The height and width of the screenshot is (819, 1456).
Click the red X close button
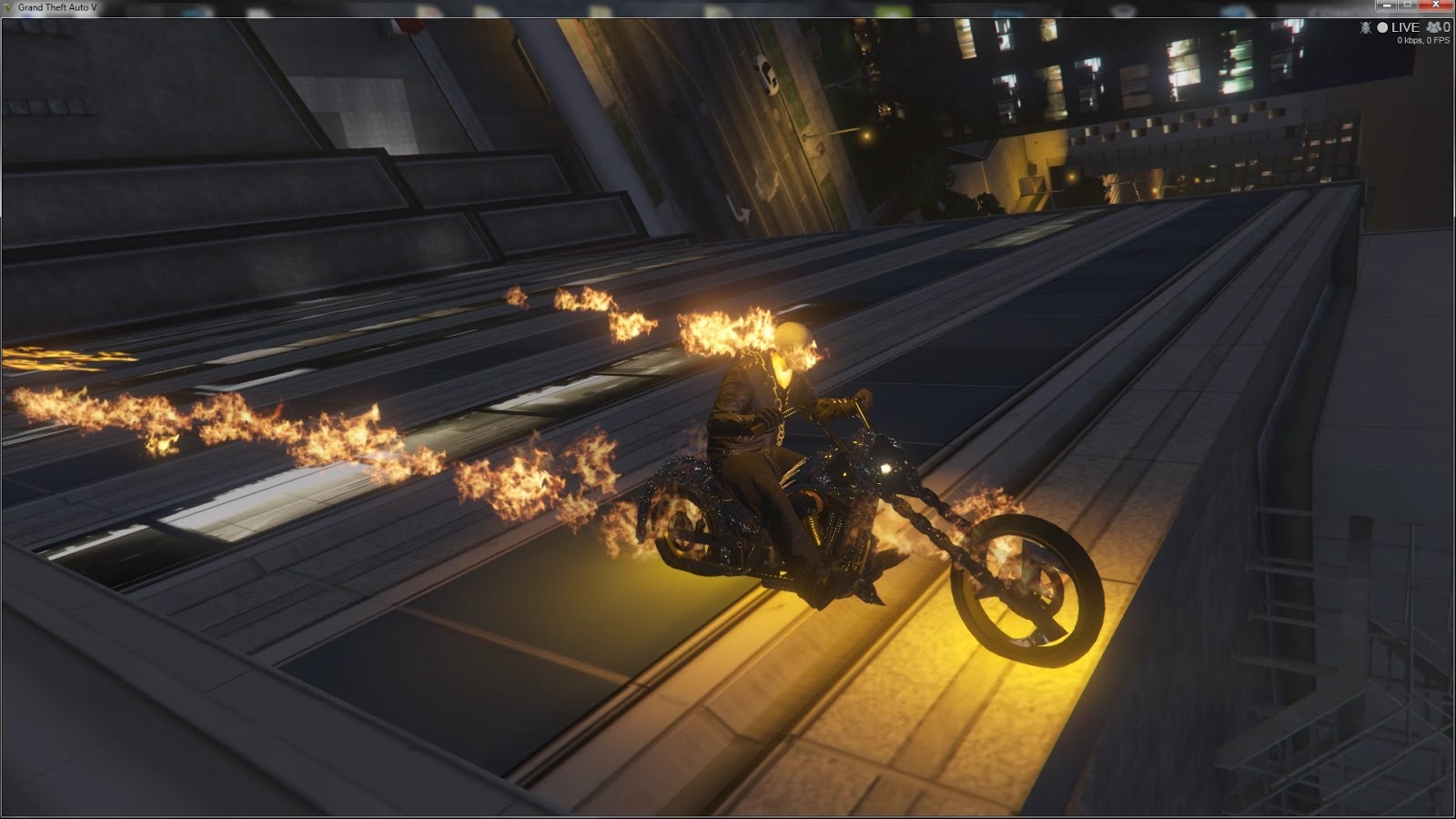(1436, 5)
